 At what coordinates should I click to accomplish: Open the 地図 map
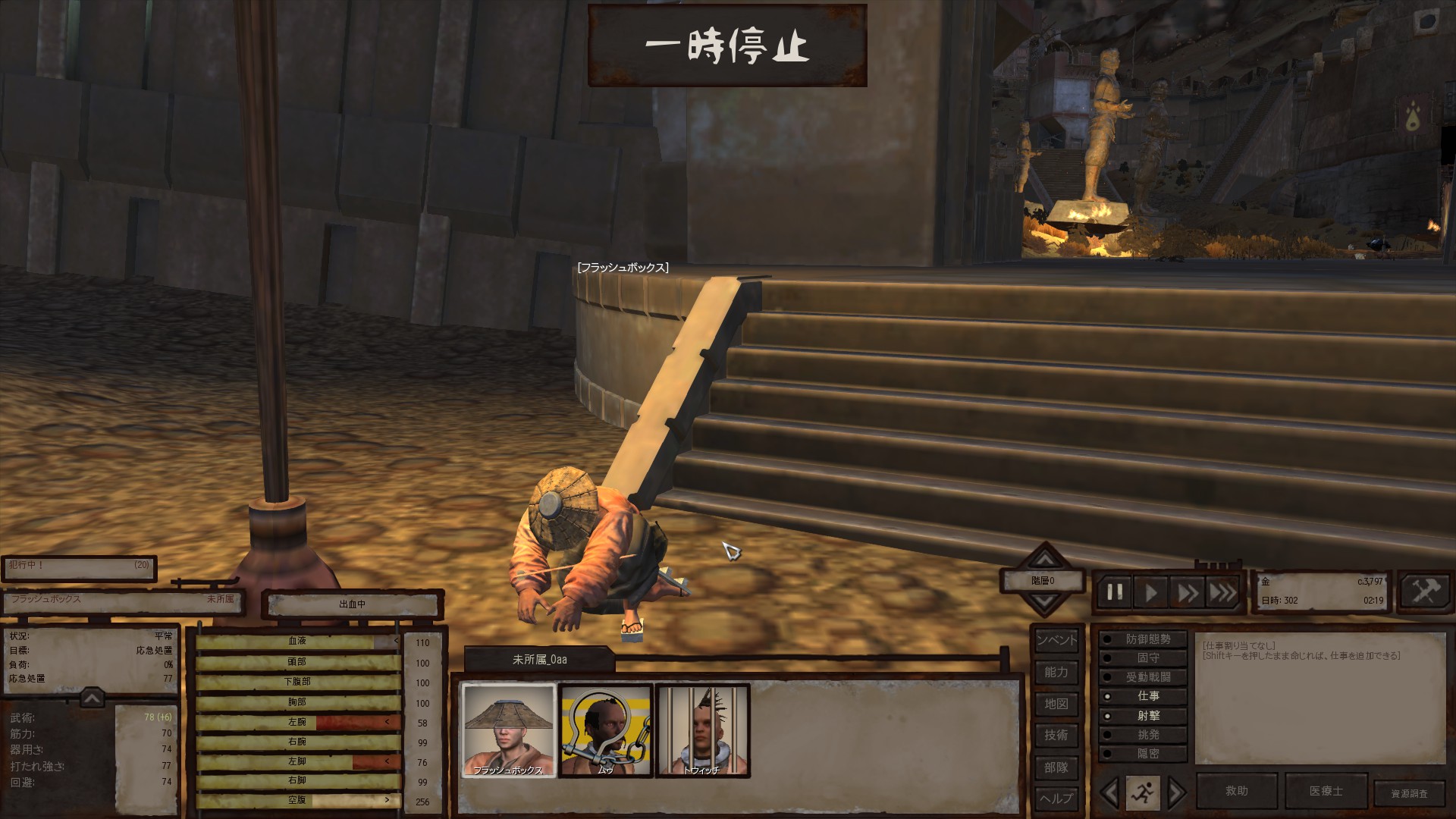[1056, 704]
